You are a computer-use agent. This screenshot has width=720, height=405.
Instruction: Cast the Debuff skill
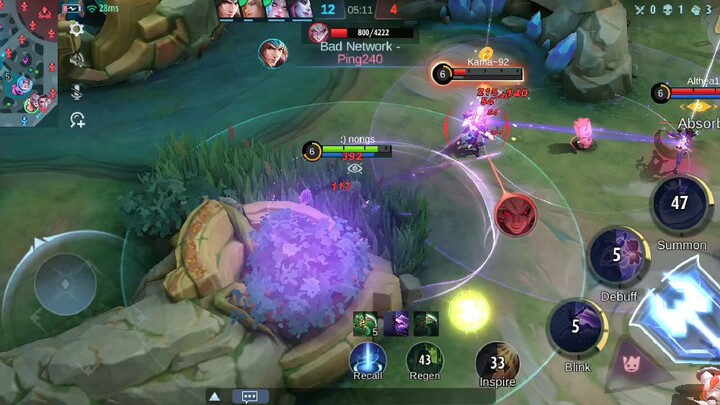[x=614, y=255]
